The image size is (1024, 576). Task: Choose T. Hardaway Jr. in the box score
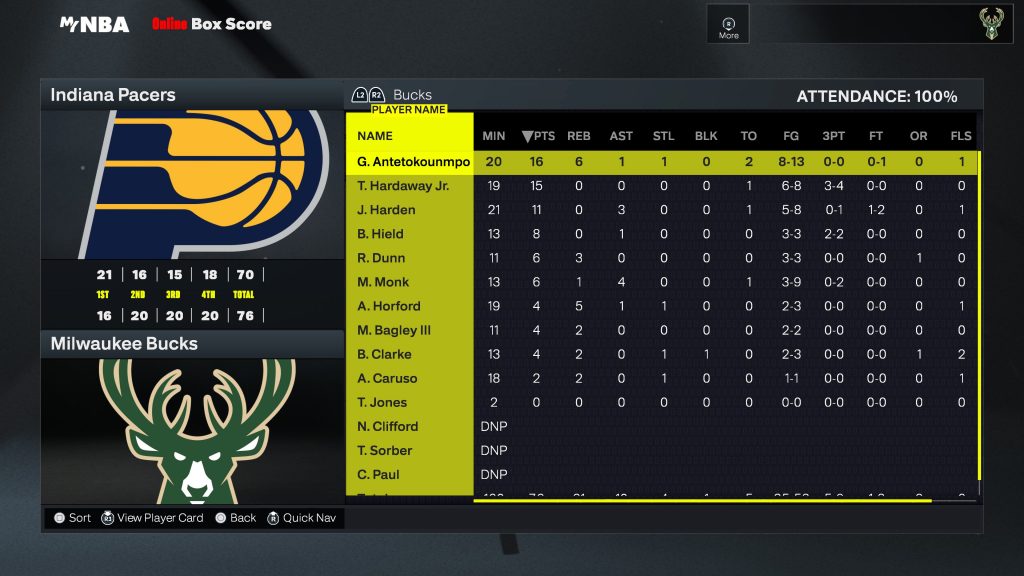403,186
